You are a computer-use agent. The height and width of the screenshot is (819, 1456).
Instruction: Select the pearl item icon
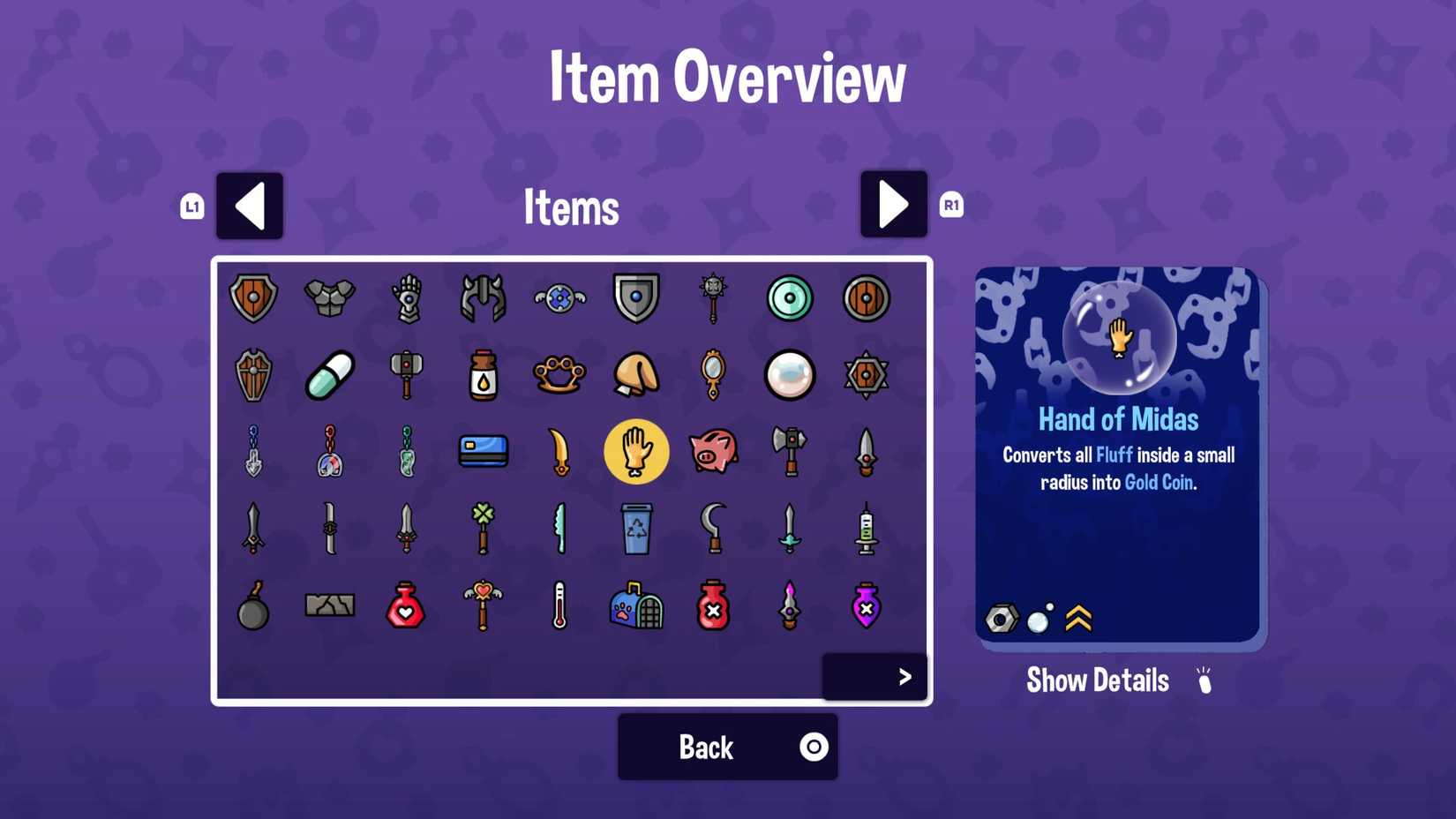click(x=790, y=375)
